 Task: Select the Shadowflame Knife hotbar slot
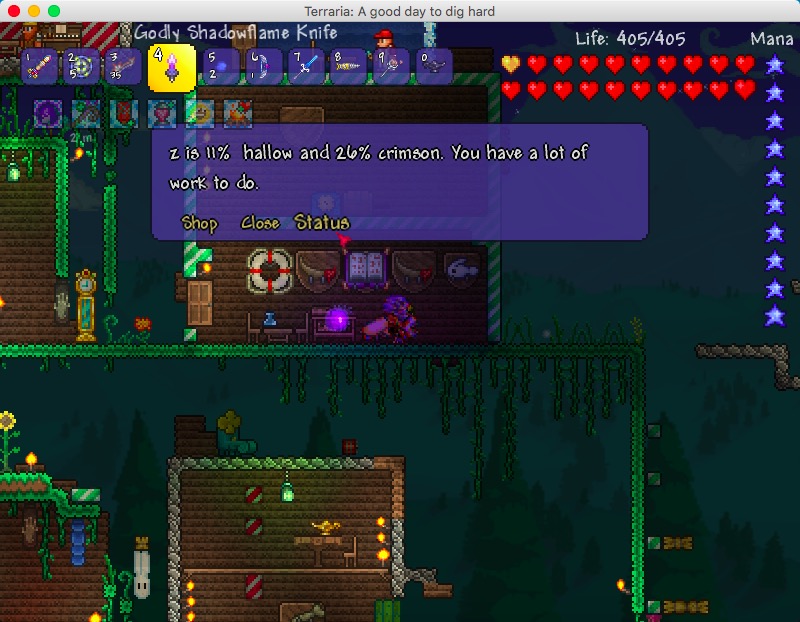(x=171, y=67)
